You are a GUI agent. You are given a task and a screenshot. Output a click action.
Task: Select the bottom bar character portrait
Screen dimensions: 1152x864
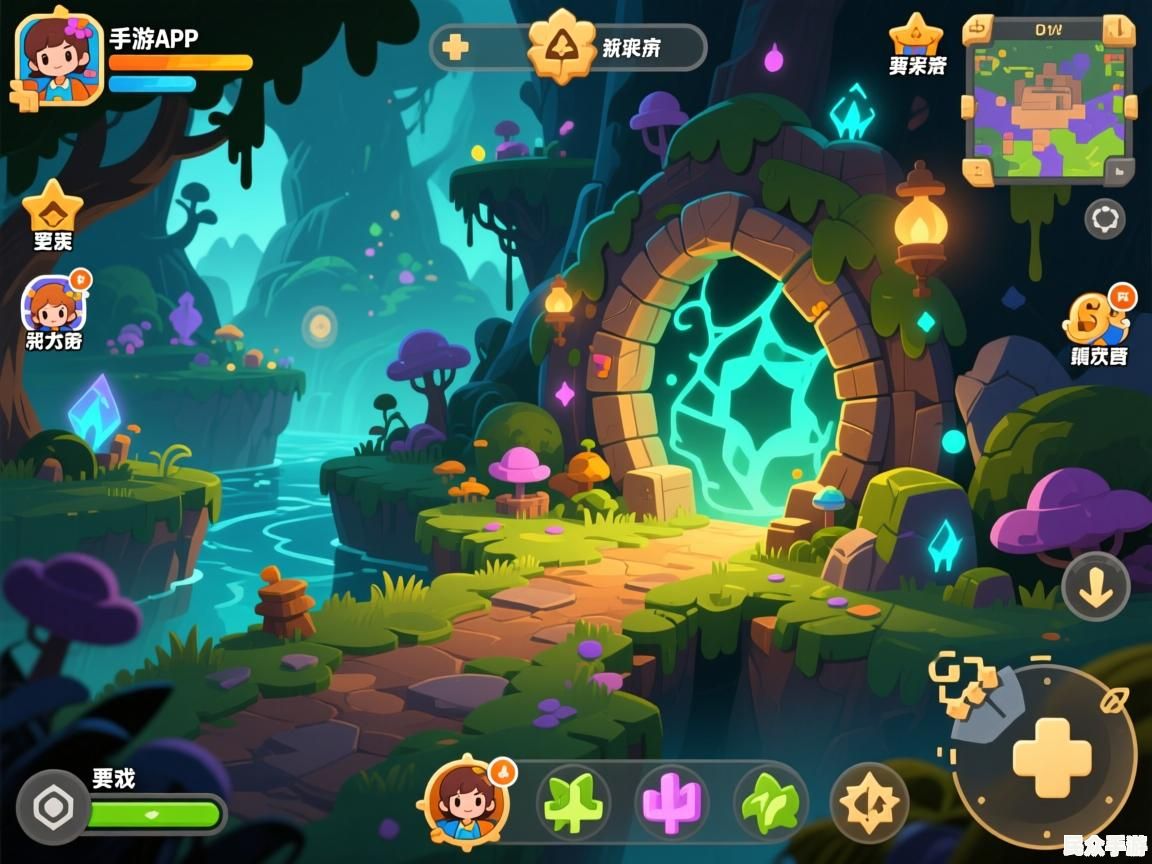467,801
